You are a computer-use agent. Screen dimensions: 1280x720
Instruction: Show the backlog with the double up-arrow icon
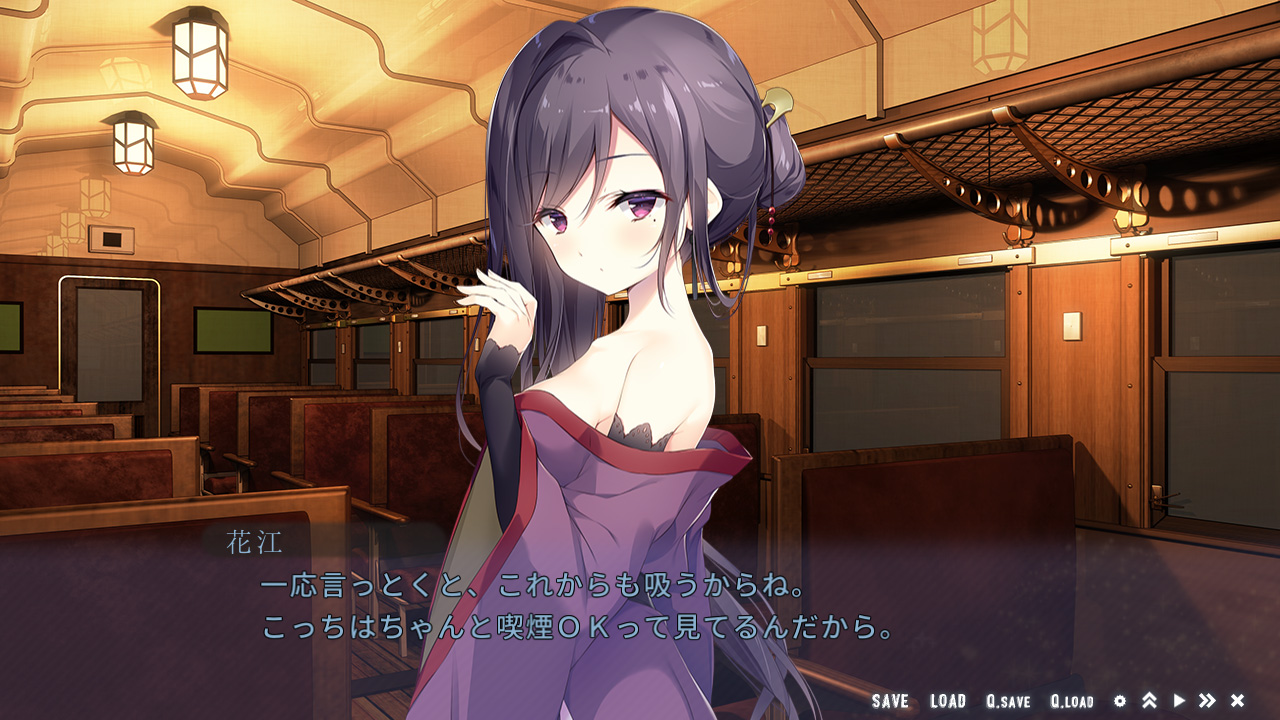(1149, 701)
